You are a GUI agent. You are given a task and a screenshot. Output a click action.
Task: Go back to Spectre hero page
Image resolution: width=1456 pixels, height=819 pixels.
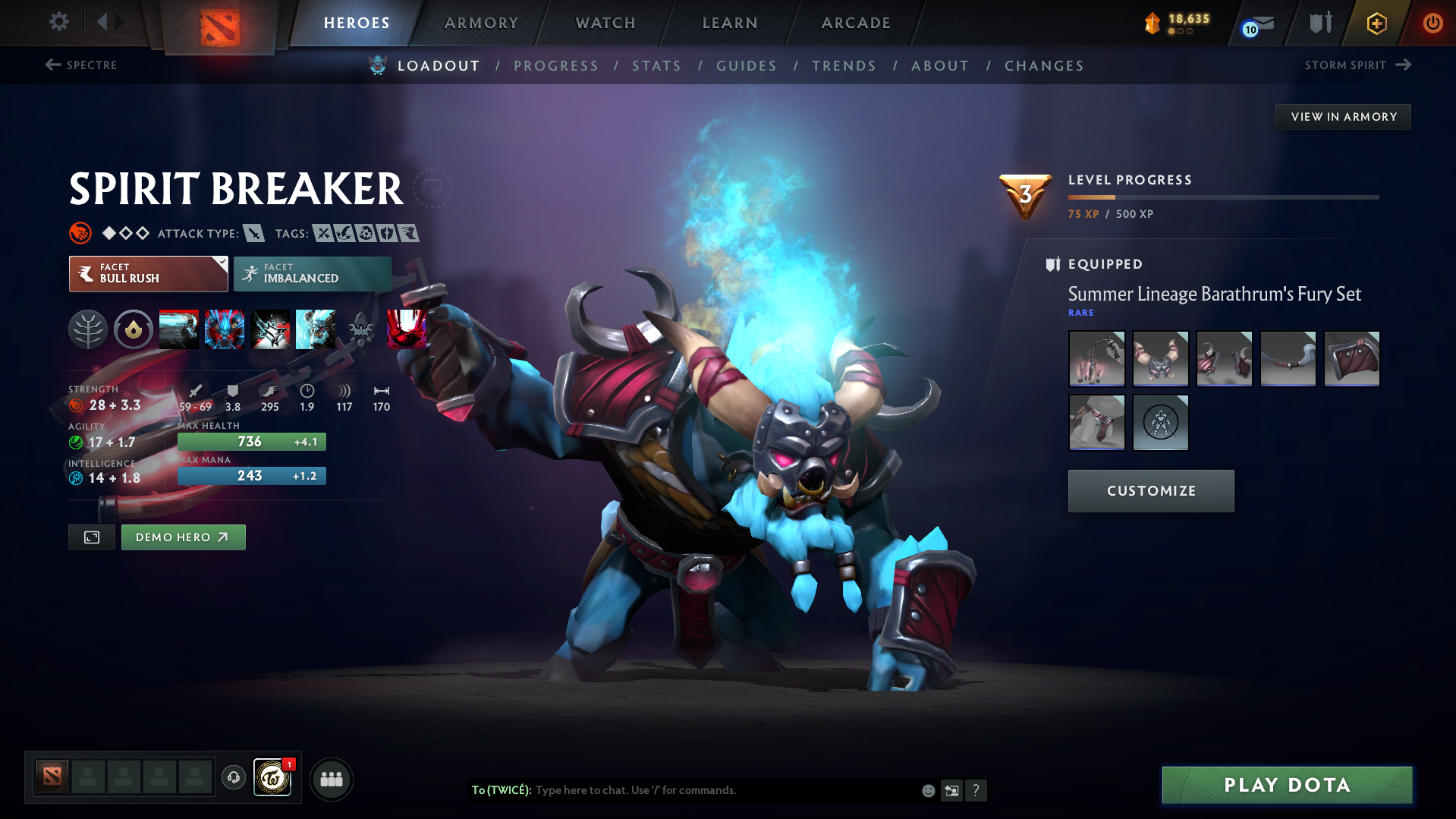80,65
